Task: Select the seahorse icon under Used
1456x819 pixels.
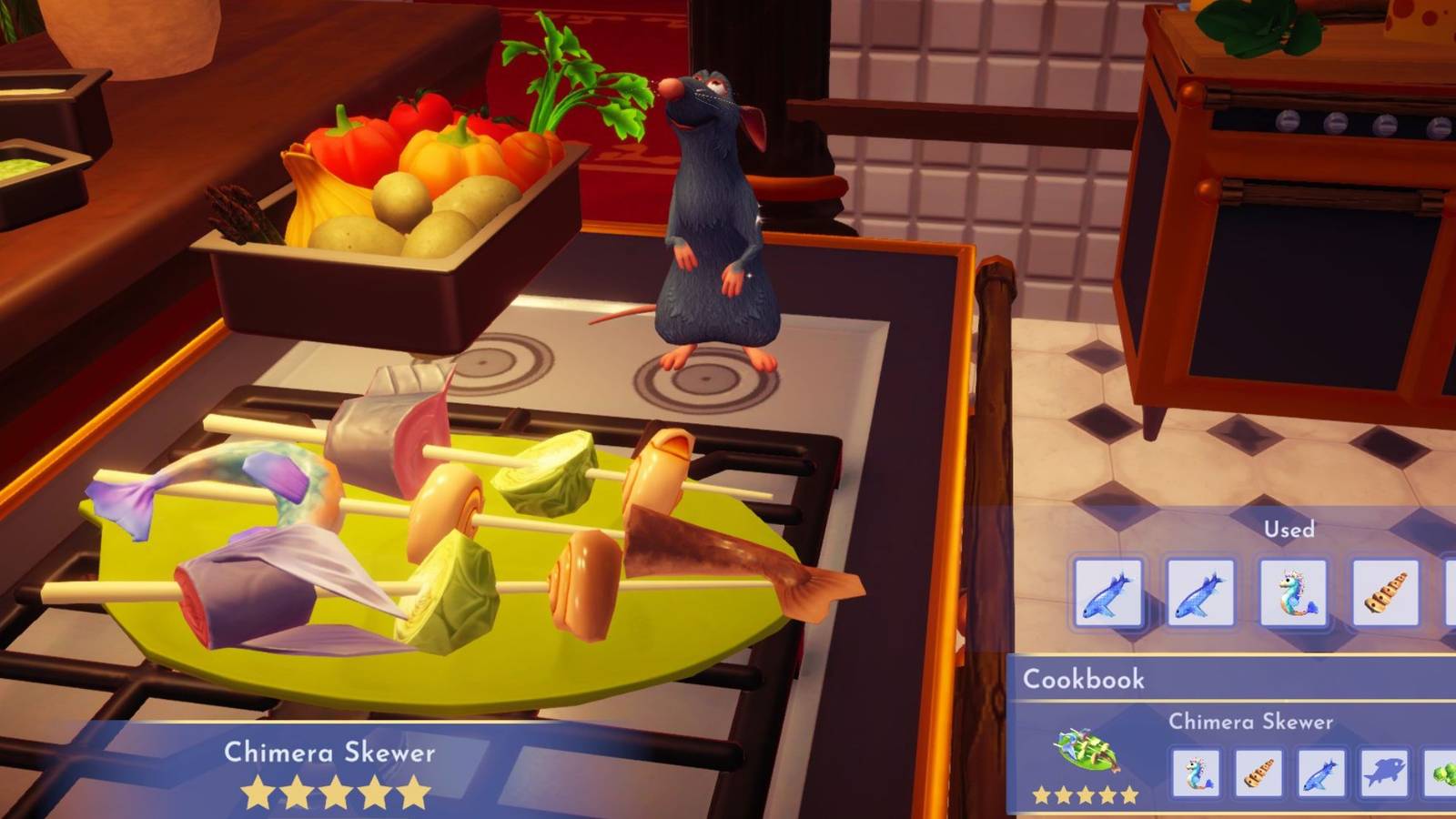Action: pos(1293,591)
